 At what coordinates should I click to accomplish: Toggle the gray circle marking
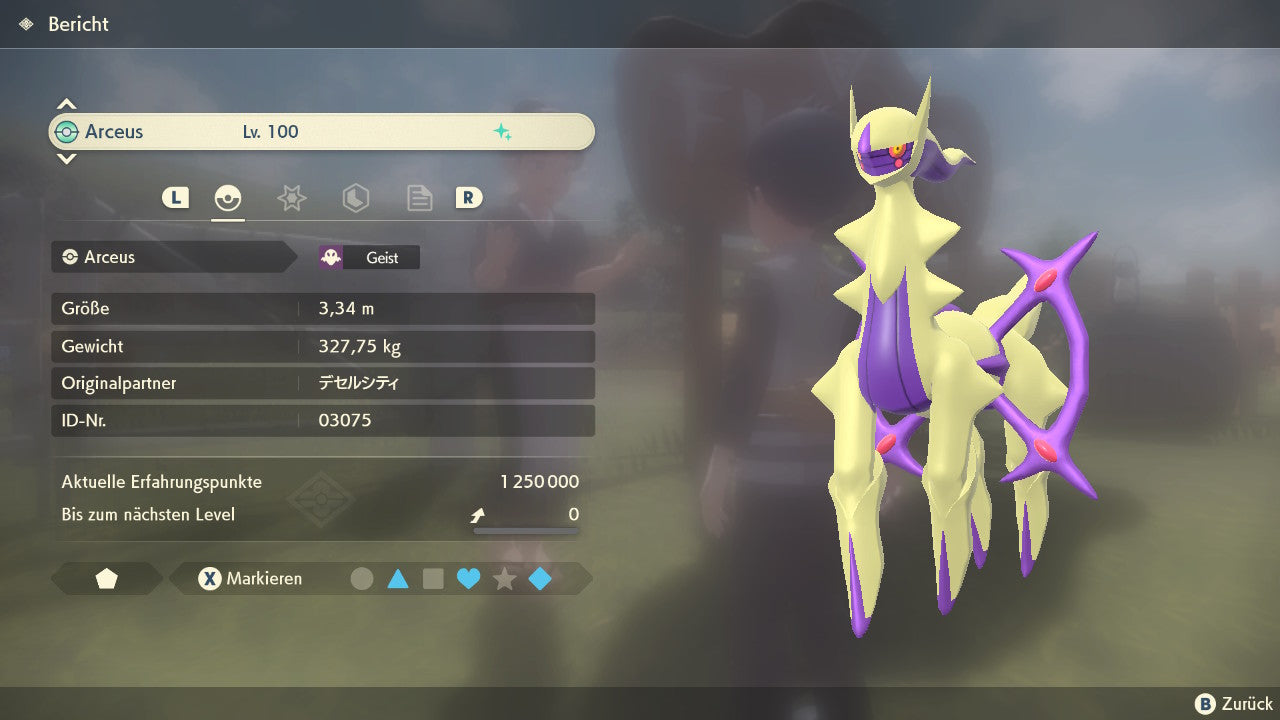362,578
